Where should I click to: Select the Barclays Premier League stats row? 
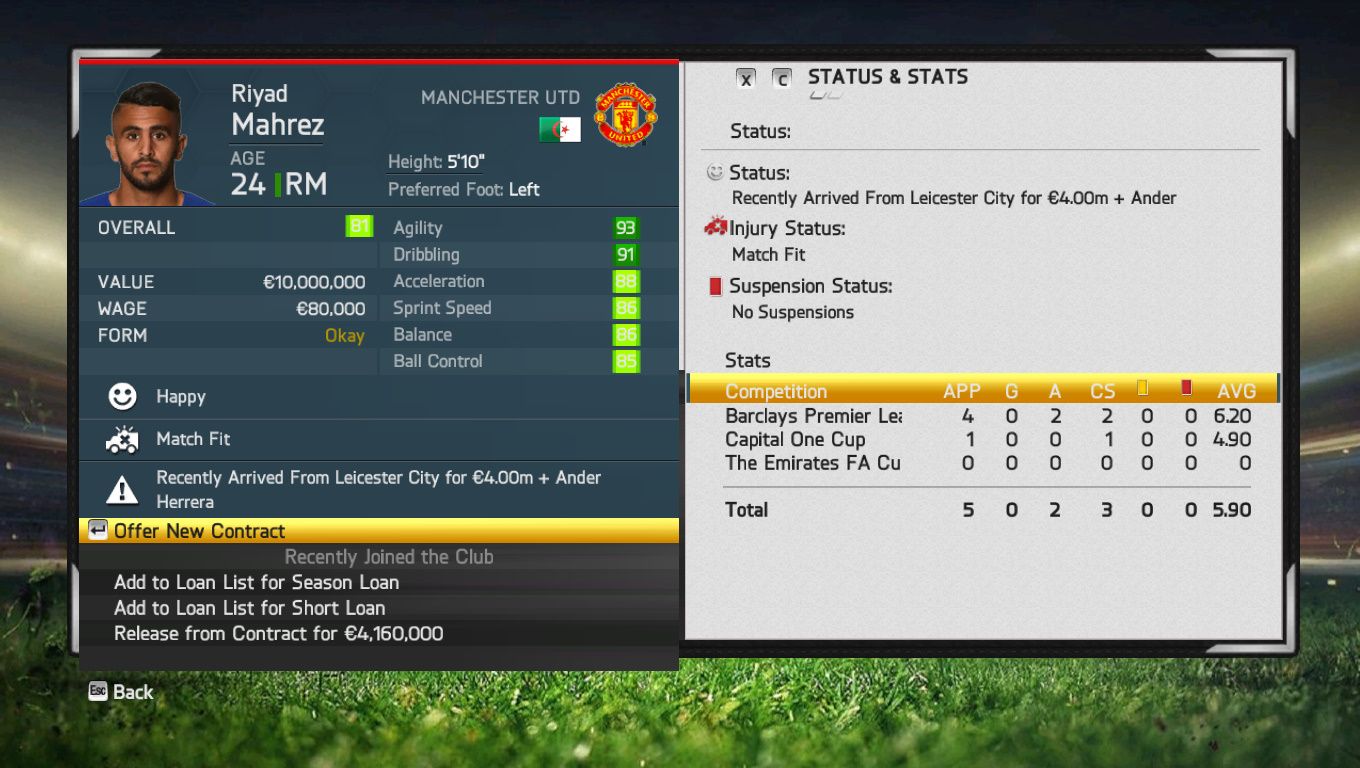[813, 416]
